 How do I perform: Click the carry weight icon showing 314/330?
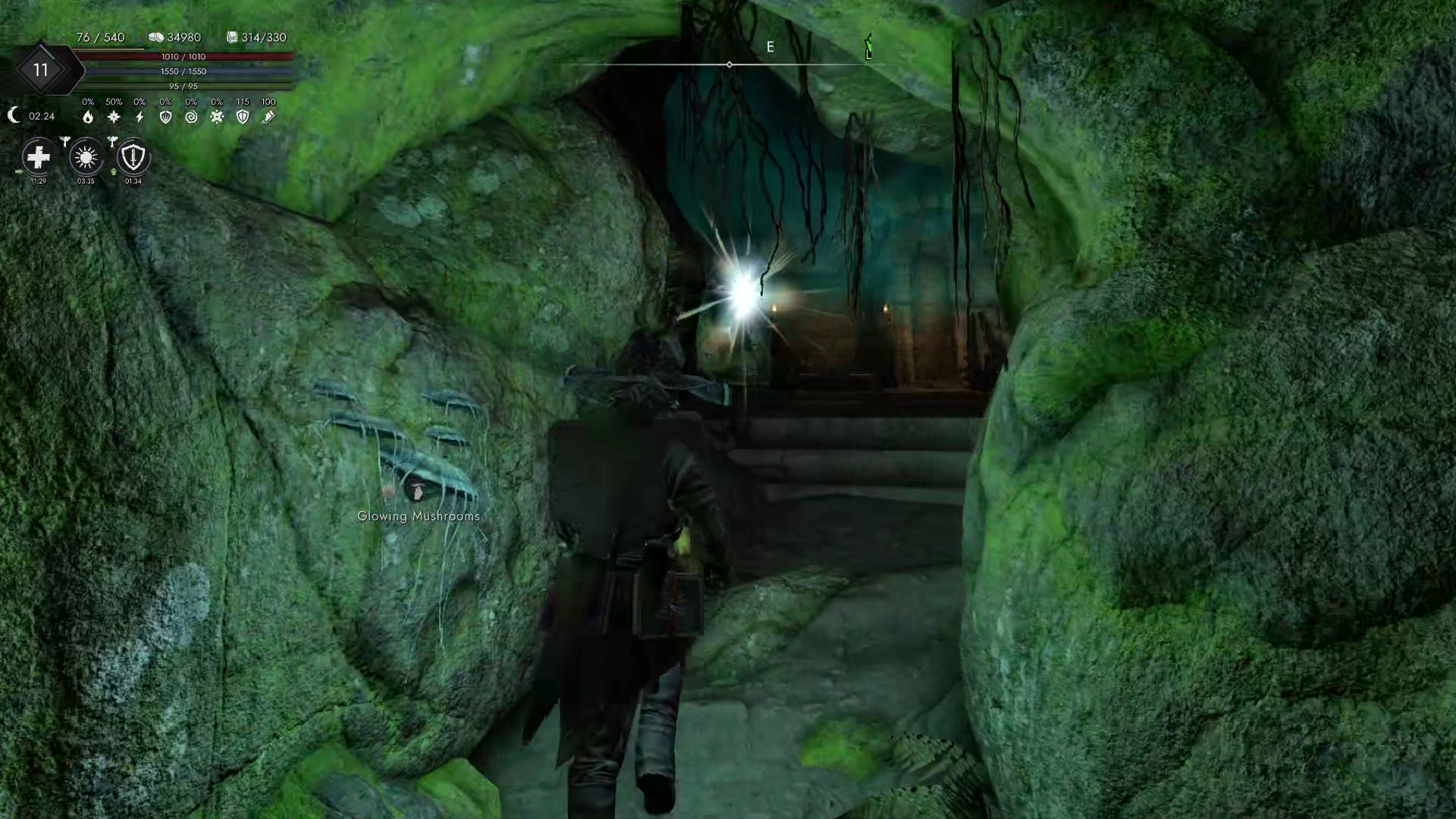[231, 36]
